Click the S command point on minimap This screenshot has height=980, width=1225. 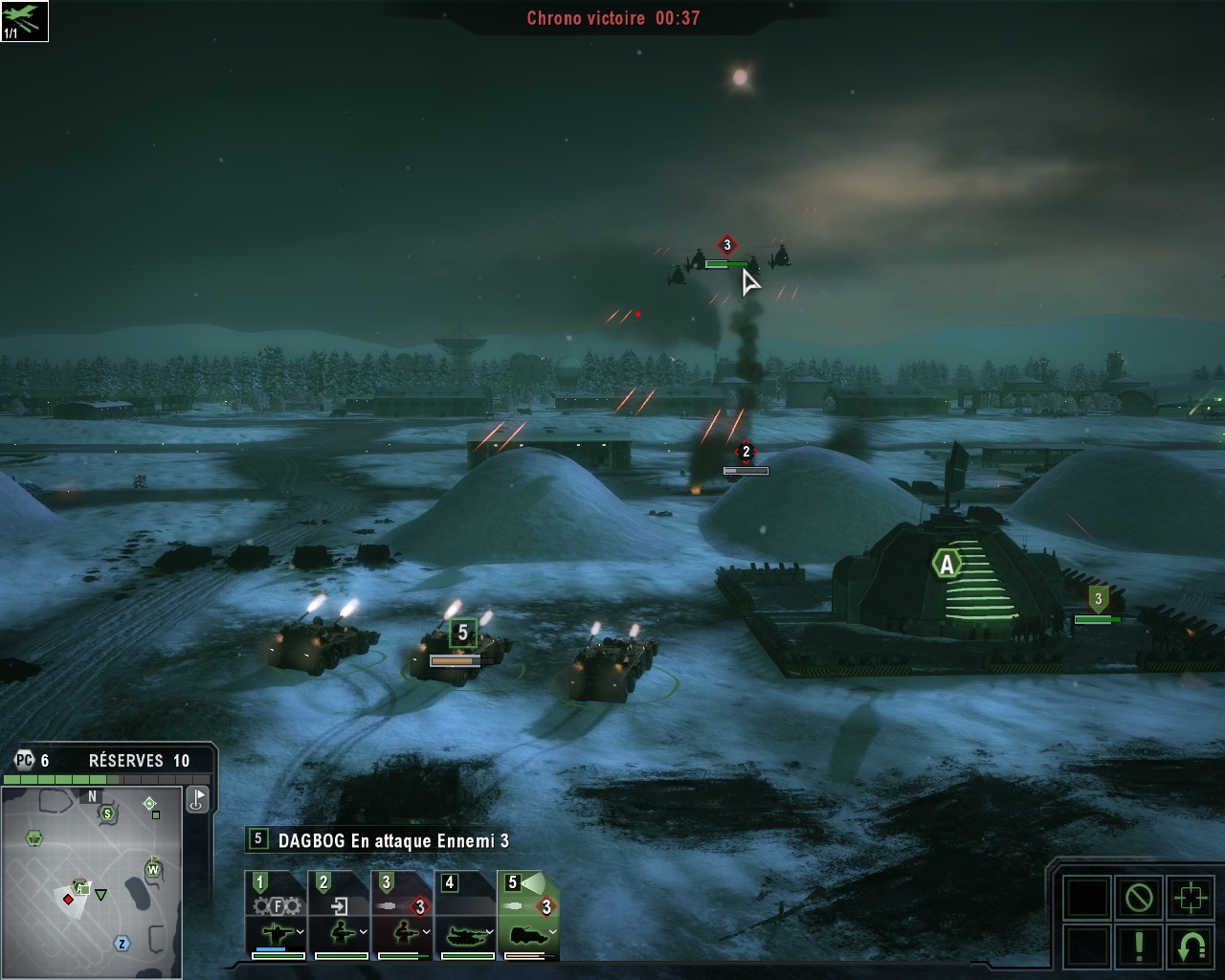tap(107, 813)
